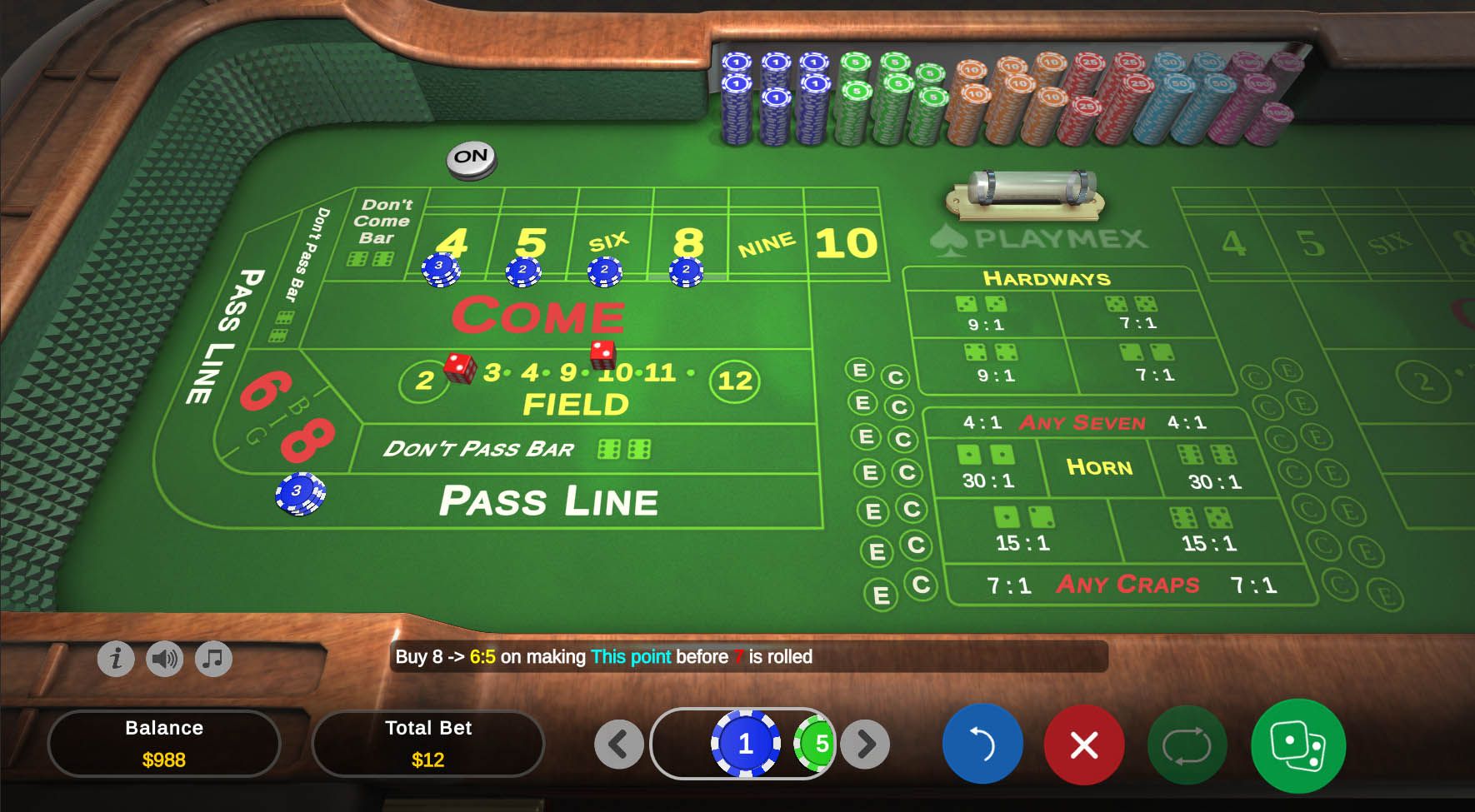The image size is (1475, 812).
Task: Bet on Any Seven
Action: (1082, 423)
